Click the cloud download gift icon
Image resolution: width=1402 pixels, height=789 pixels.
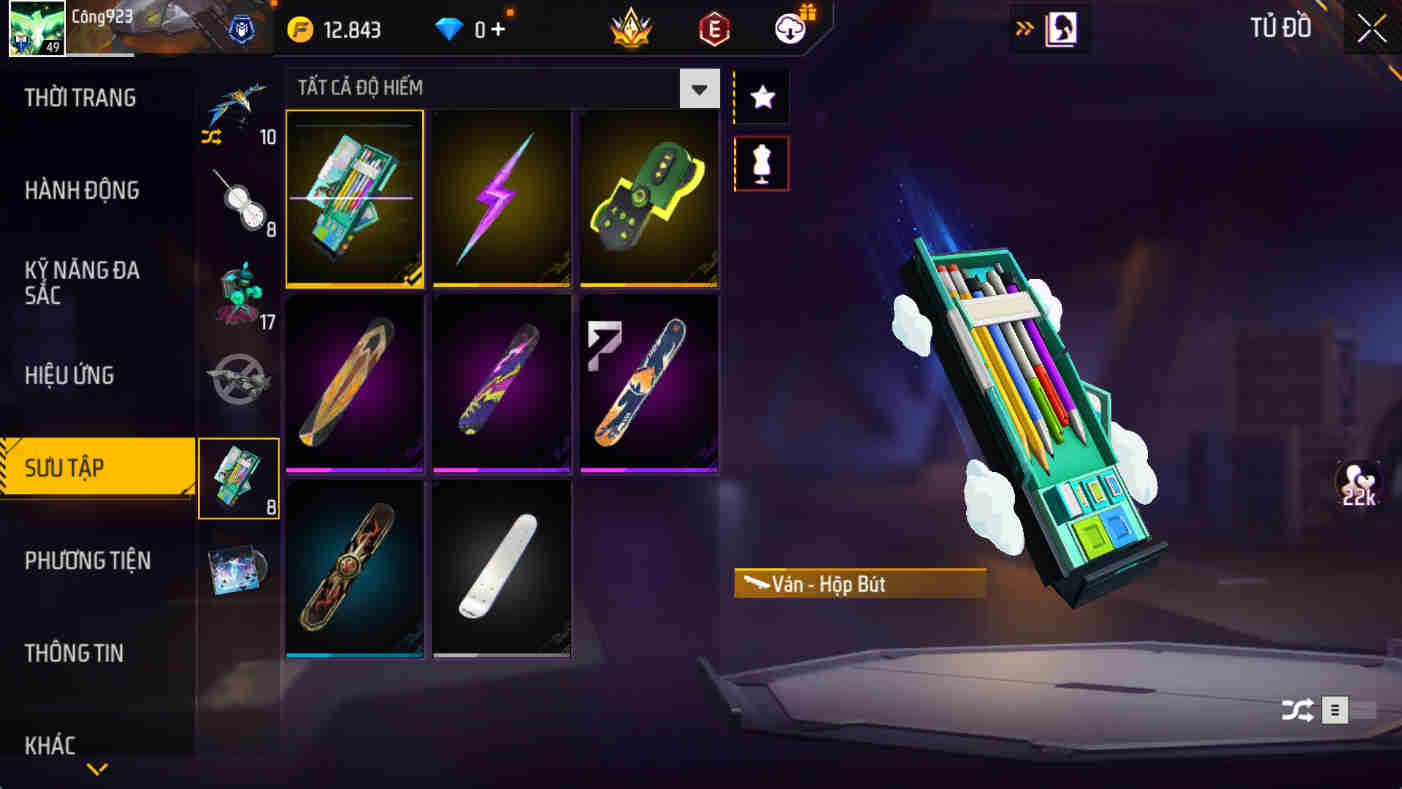(x=788, y=29)
